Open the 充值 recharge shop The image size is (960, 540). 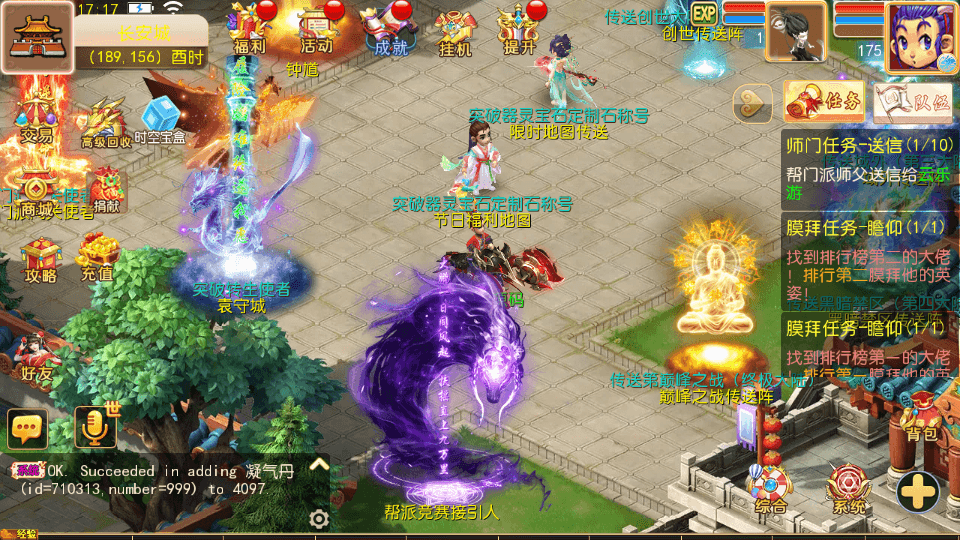click(x=98, y=256)
